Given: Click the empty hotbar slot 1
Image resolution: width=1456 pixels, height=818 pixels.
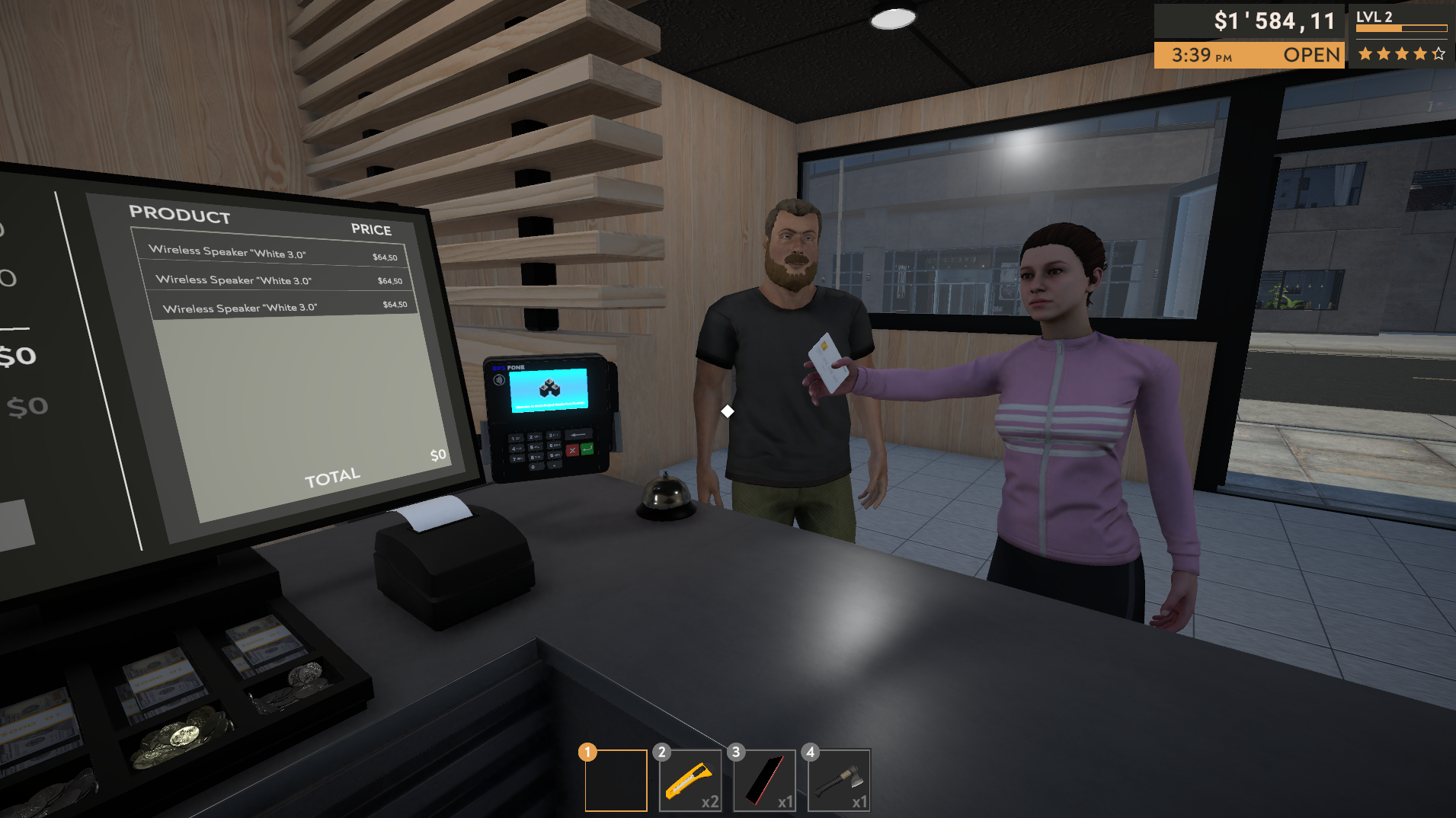Looking at the screenshot, I should [x=615, y=779].
